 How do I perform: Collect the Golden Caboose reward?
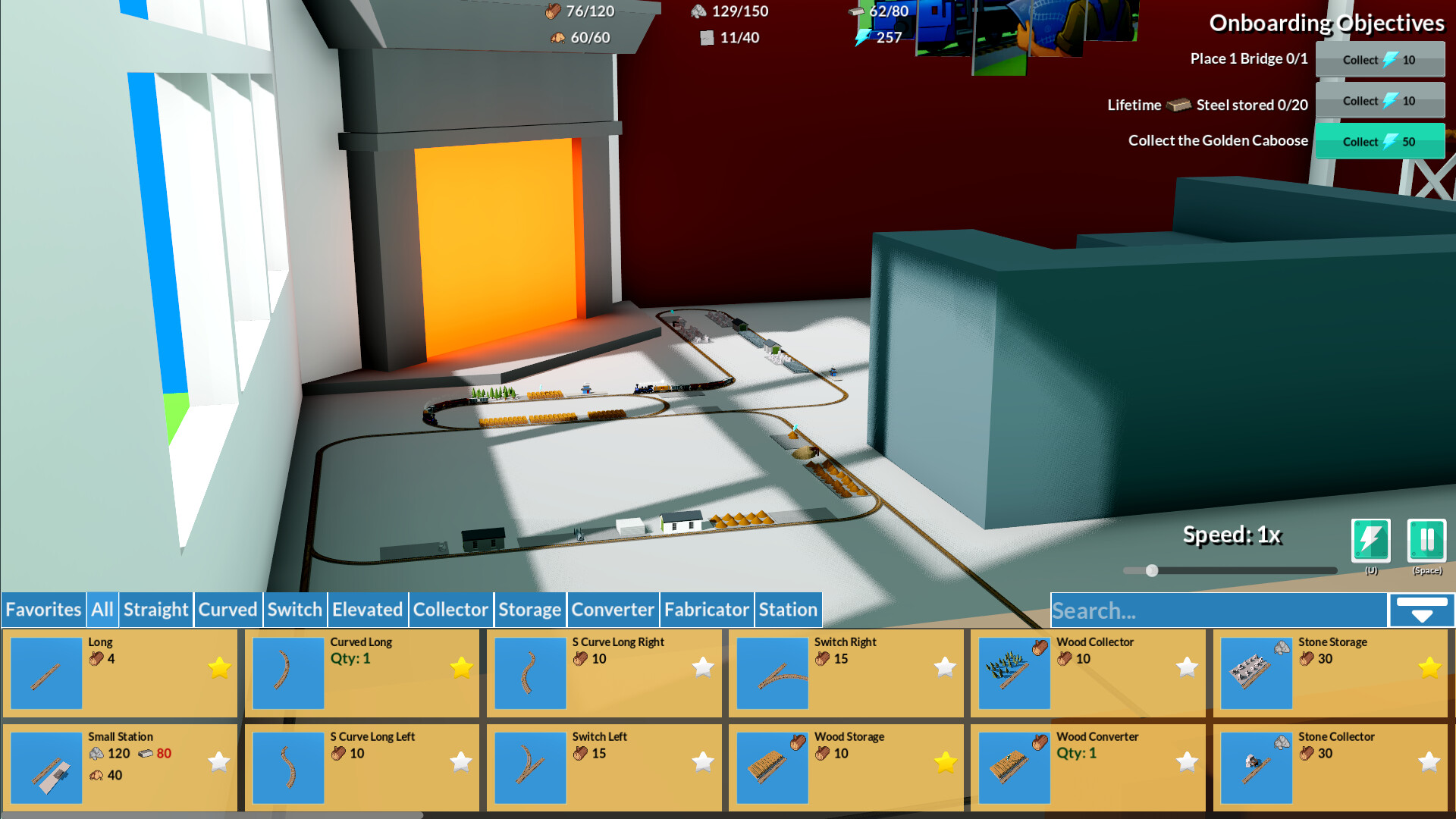pos(1379,141)
